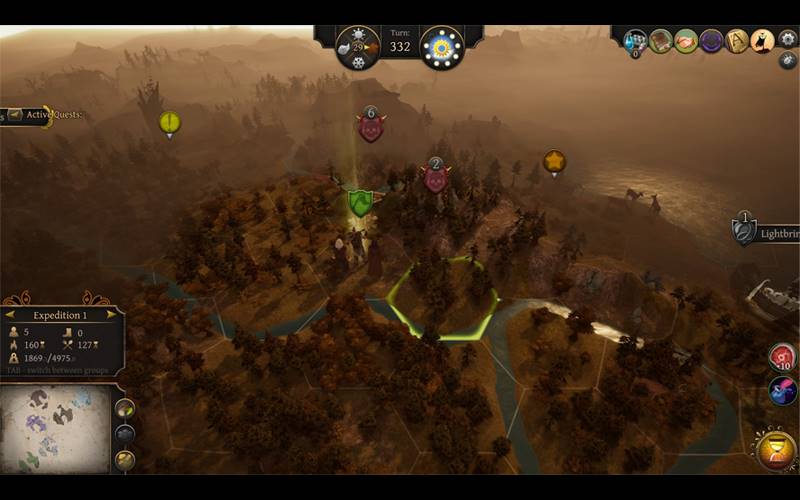
Task: Open the black cat silhouette menu
Action: tap(762, 41)
